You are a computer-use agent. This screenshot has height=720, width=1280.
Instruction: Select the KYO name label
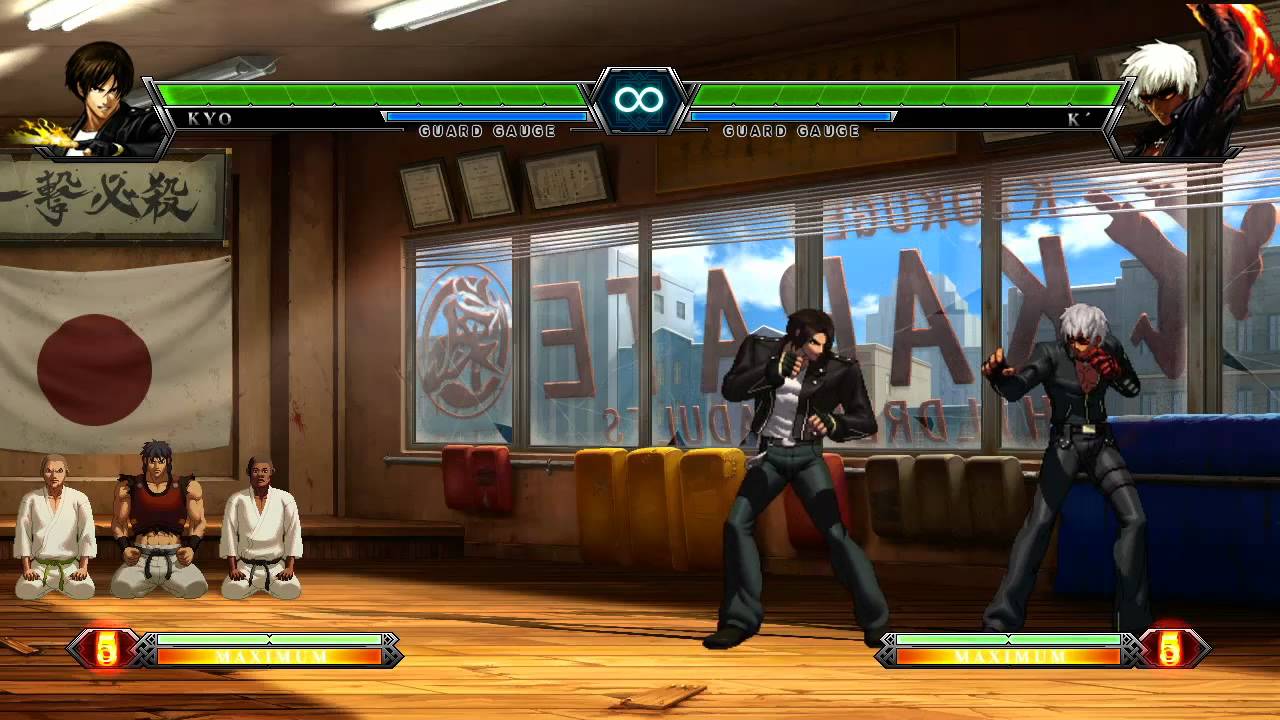207,117
